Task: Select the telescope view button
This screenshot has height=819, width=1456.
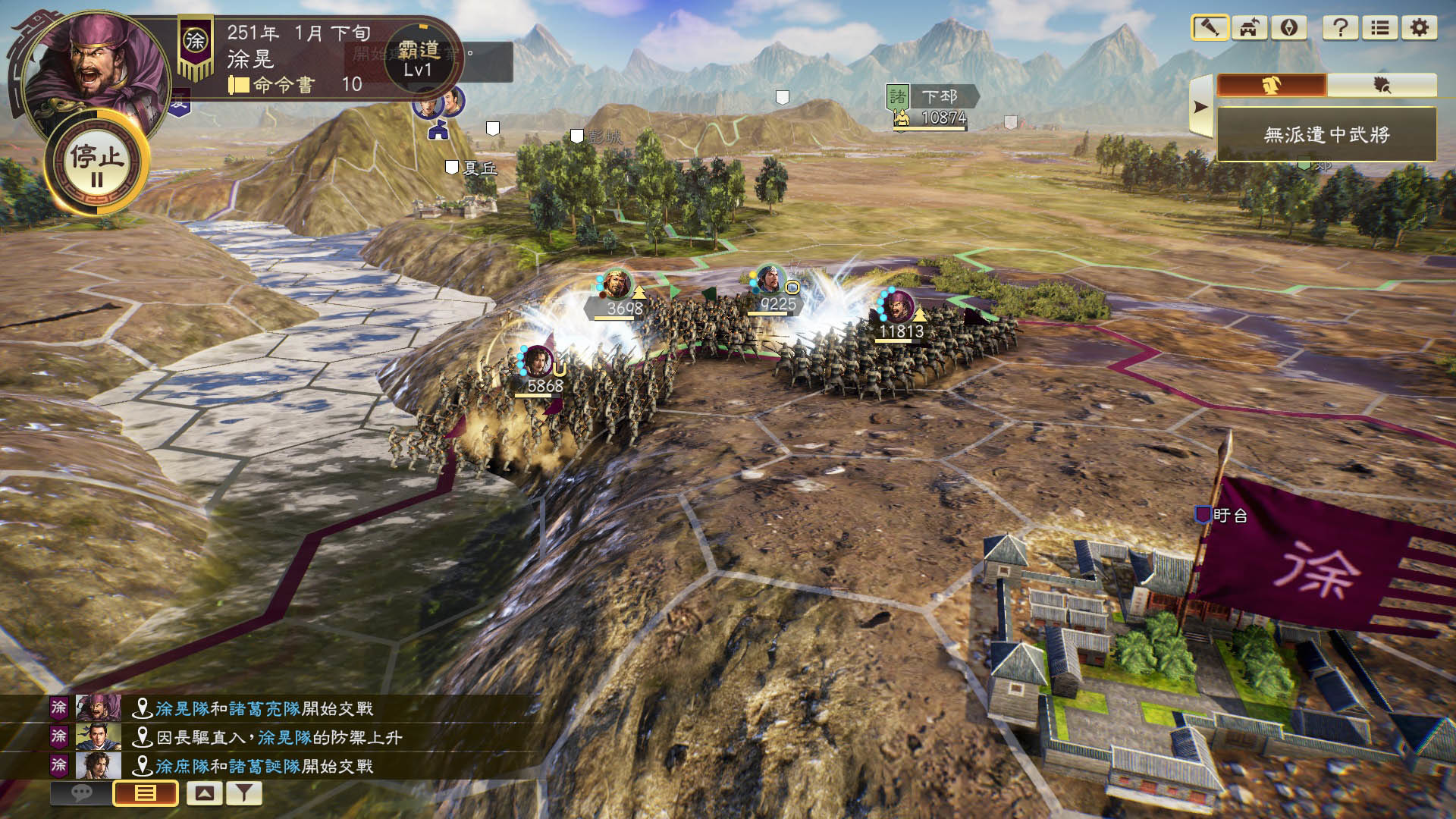Action: (1210, 28)
